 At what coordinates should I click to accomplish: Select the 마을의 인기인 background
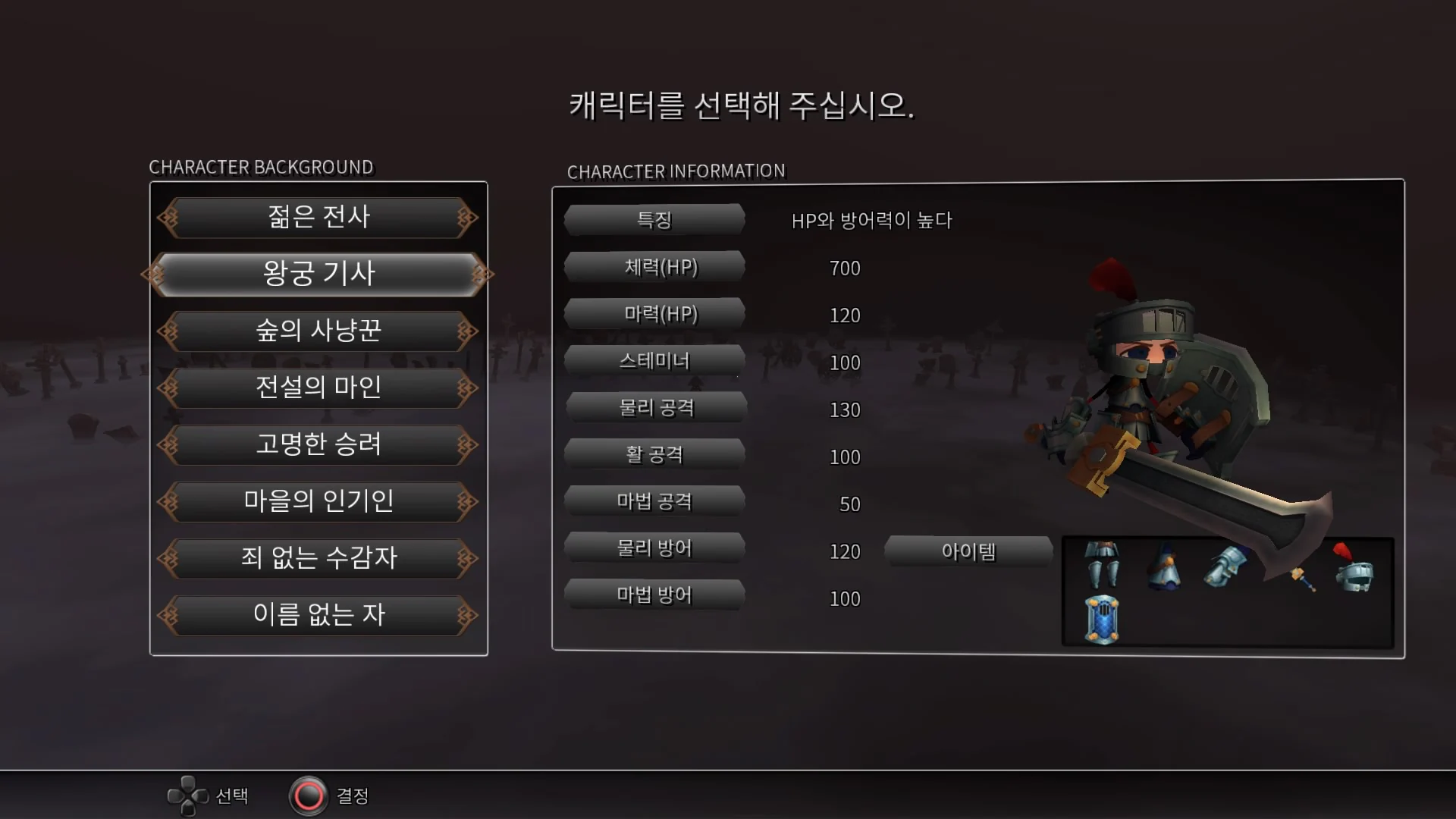pos(318,501)
